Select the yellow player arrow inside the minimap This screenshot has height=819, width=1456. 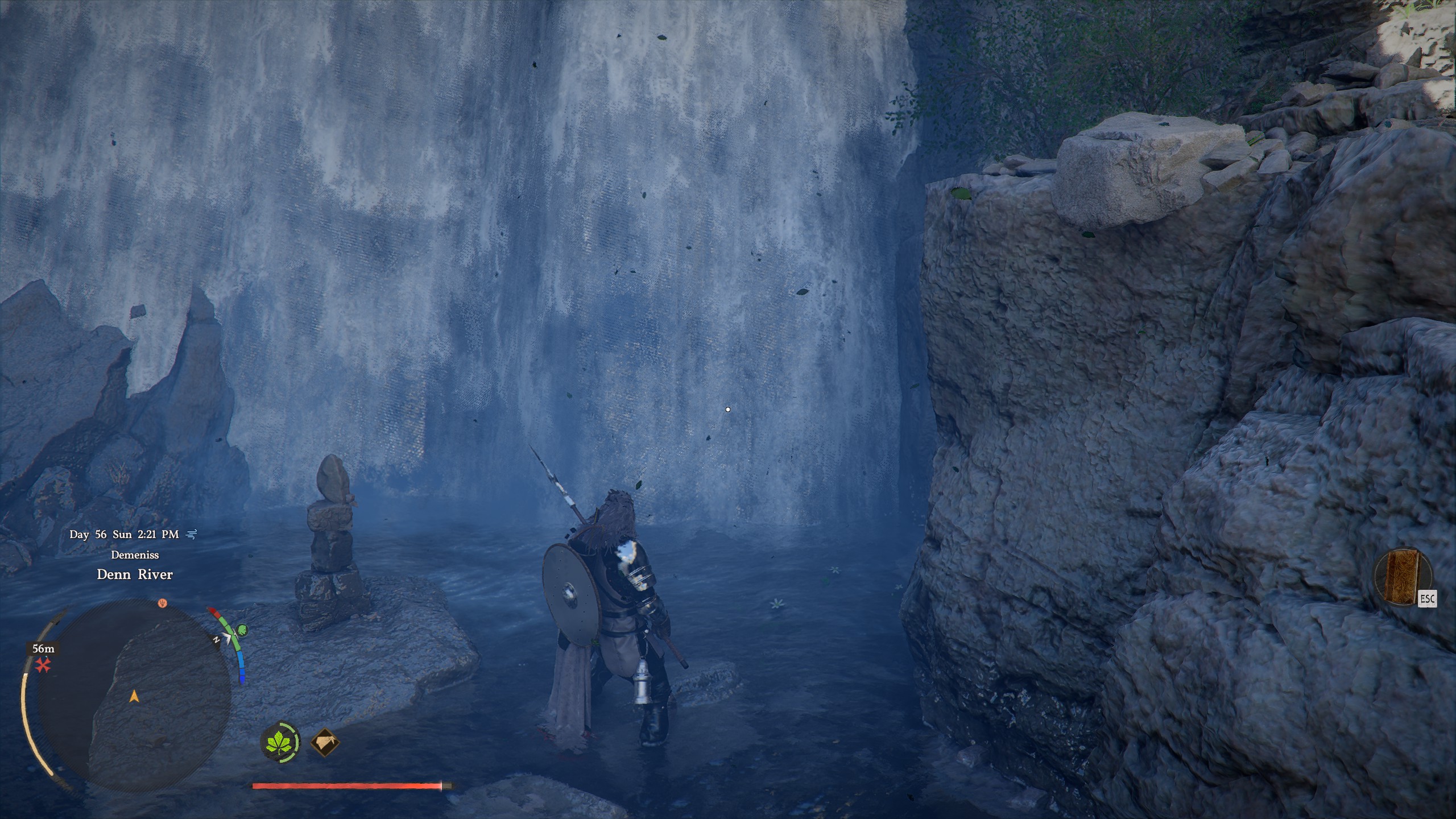tap(134, 698)
